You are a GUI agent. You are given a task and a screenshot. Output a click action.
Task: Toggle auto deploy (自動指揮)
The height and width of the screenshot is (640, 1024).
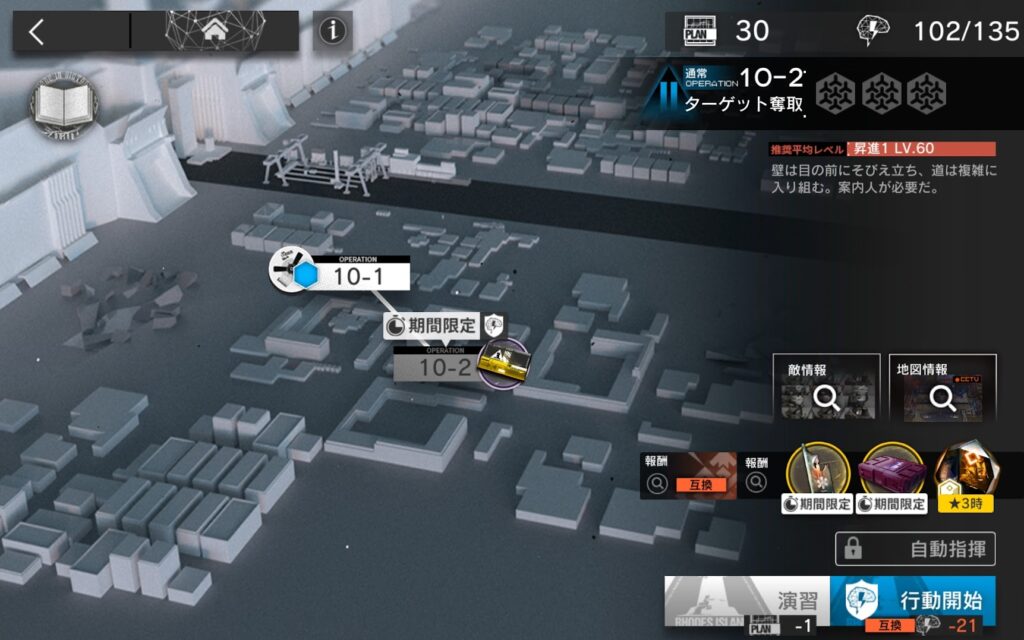[x=915, y=549]
